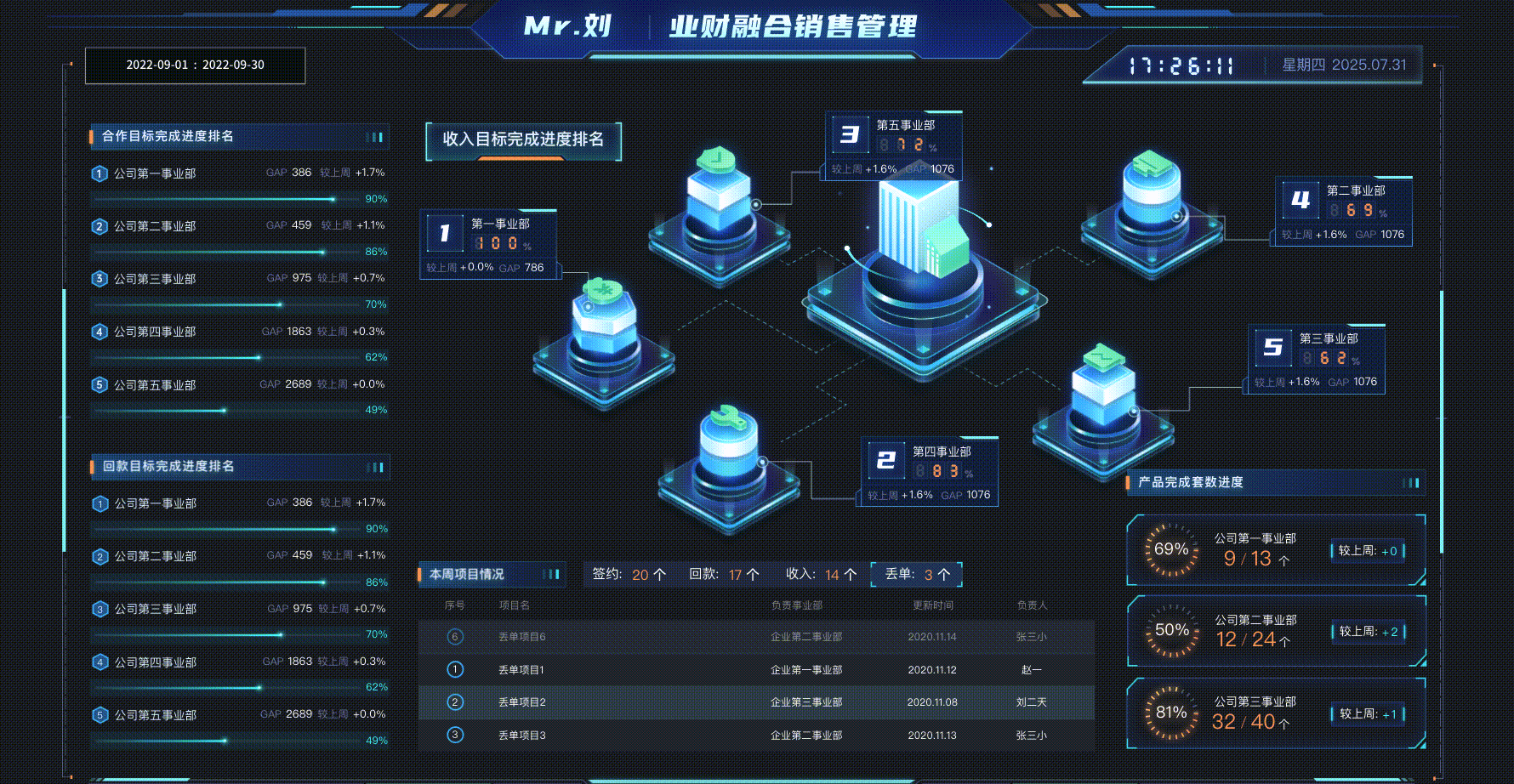1514x784 pixels.
Task: Open the 2022-09-01 date range picker
Action: click(194, 65)
